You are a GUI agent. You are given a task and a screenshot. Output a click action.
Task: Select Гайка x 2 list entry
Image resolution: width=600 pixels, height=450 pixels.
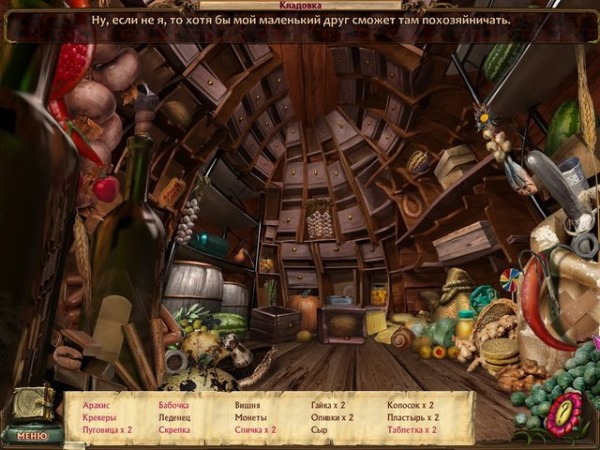[328, 405]
